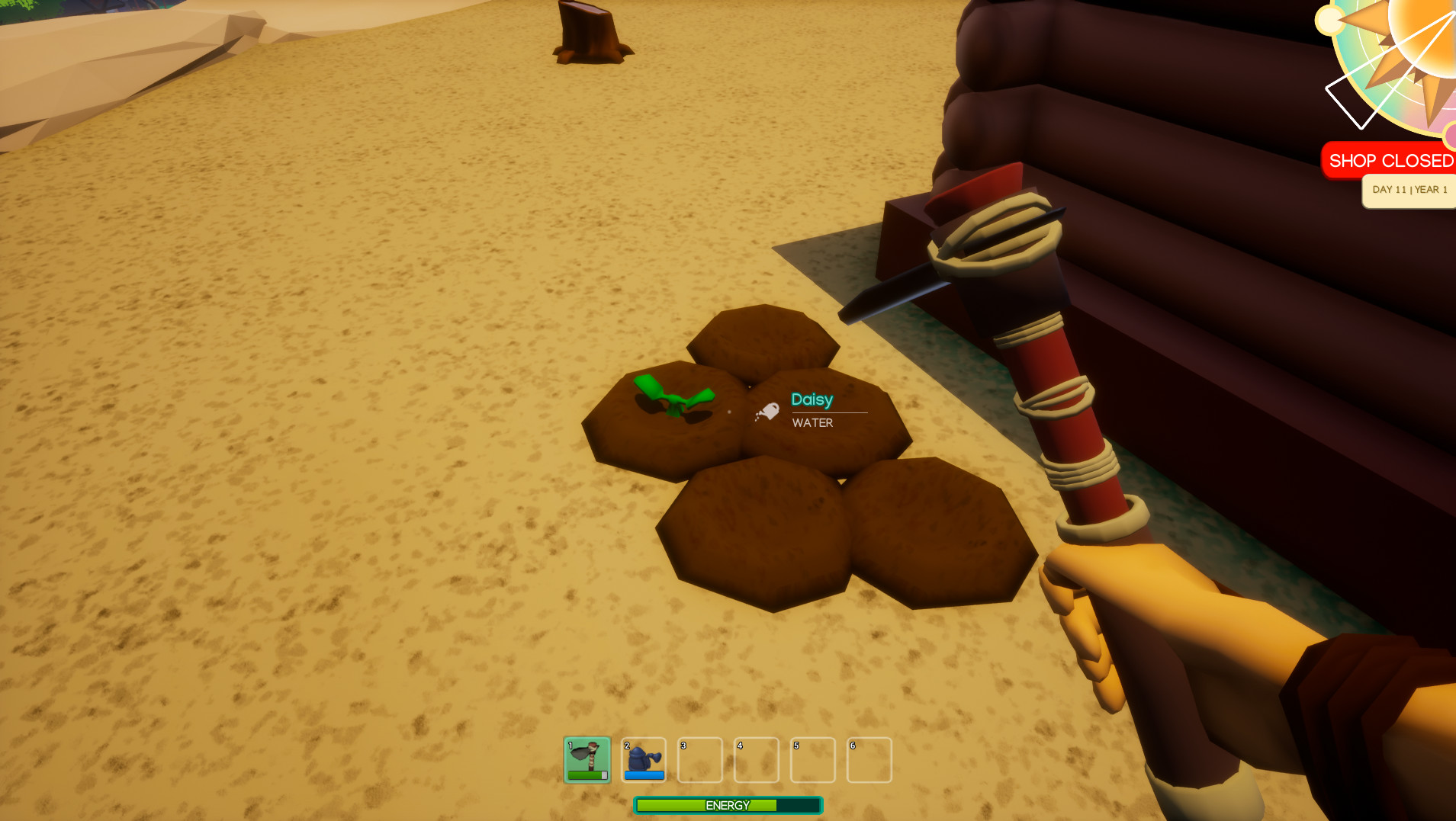Click the Daisy name label above the plot

tap(812, 399)
